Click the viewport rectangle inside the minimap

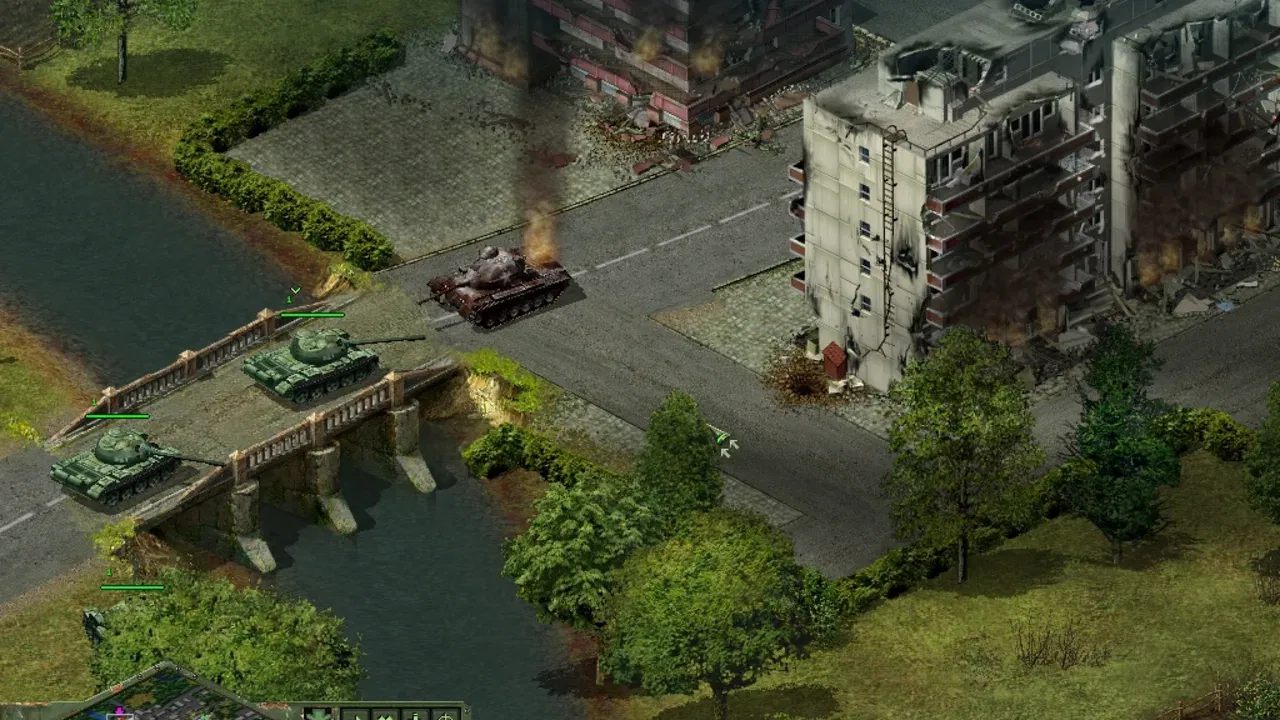click(x=122, y=716)
